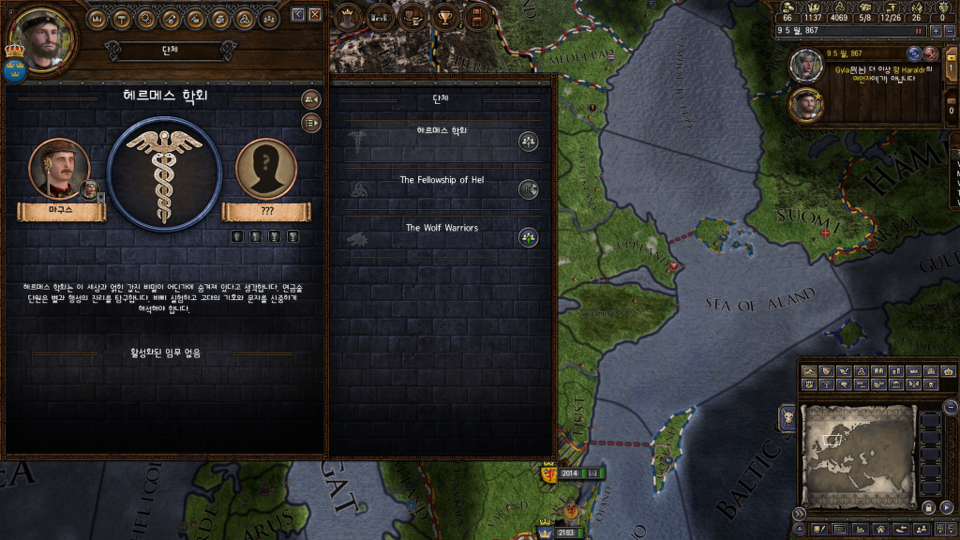Toggle pause on the date bar
This screenshot has height=540, width=960.
coord(917,31)
